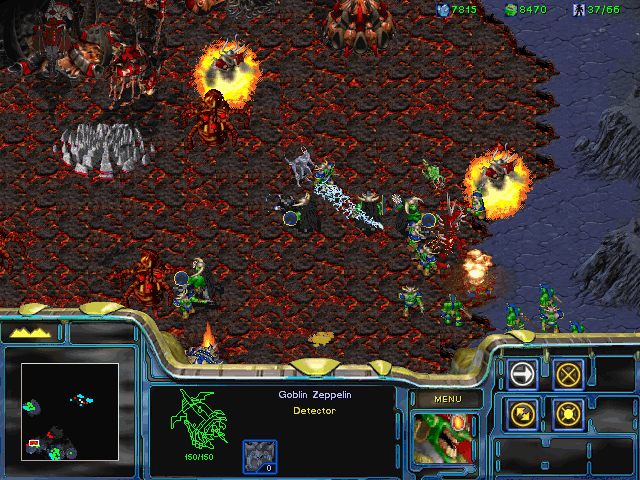This screenshot has height=480, width=640.
Task: Click on the minimap
Action: 70,411
